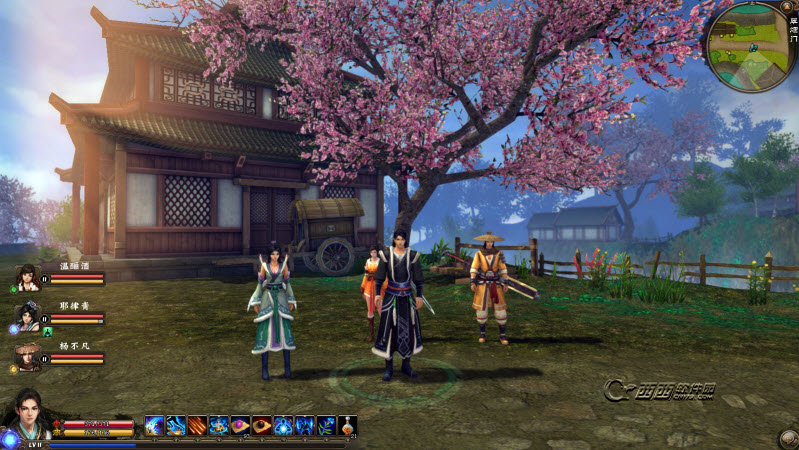Select party member 温酒酒's portrait
The height and width of the screenshot is (450, 799).
pyautogui.click(x=28, y=279)
